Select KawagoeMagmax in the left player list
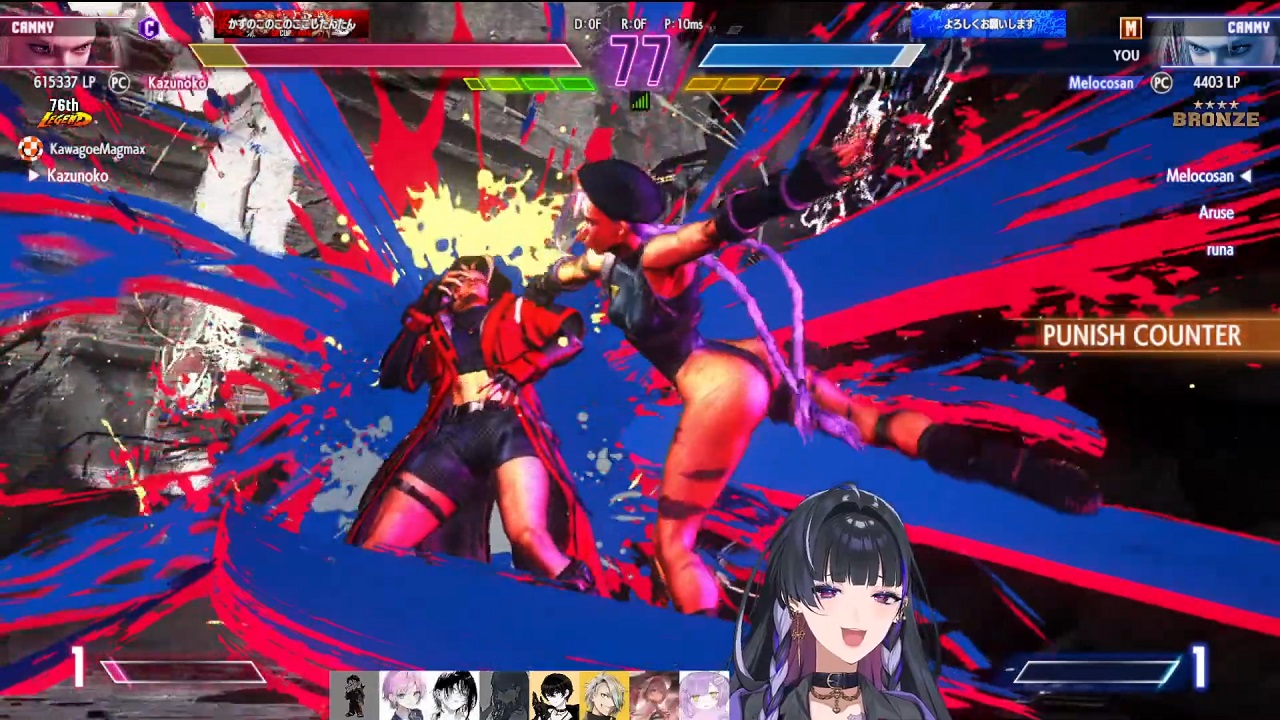The height and width of the screenshot is (720, 1280). [97, 149]
